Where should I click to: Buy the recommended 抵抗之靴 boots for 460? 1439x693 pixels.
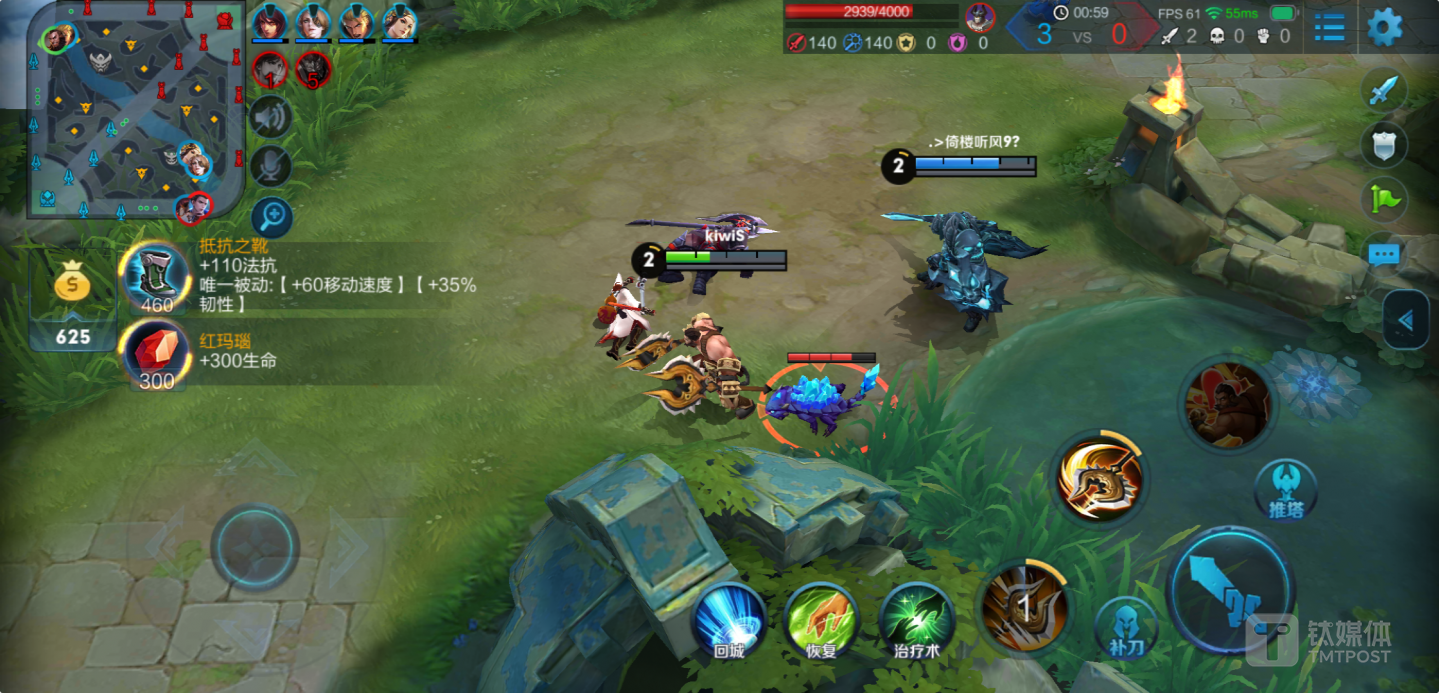tap(156, 276)
